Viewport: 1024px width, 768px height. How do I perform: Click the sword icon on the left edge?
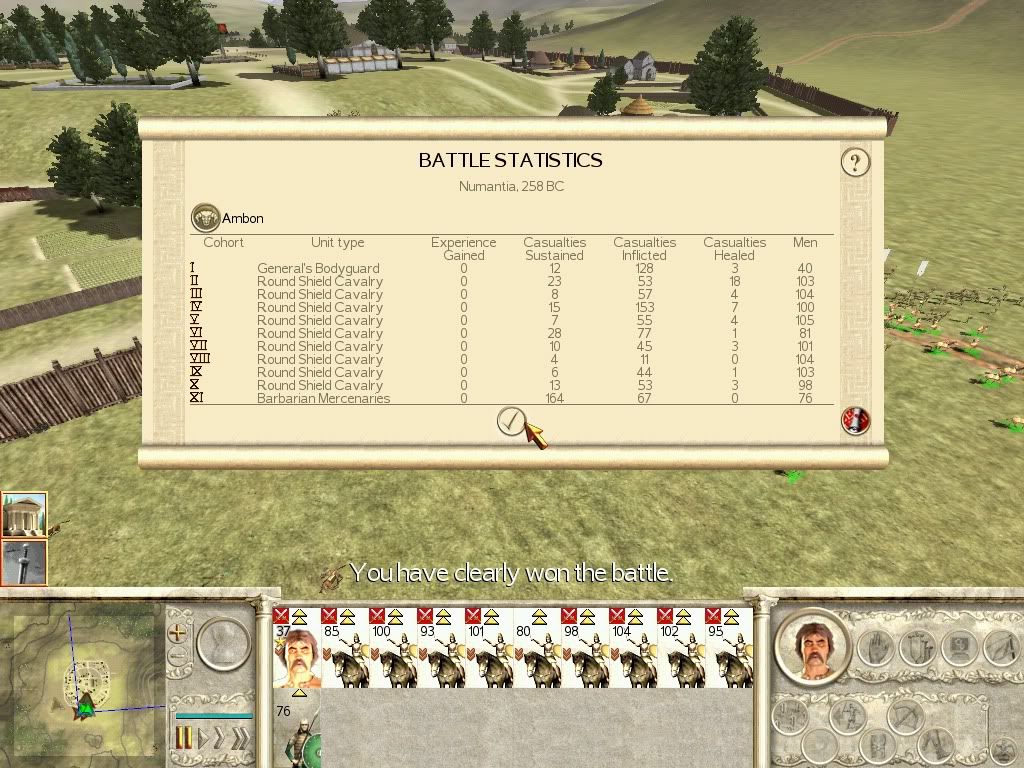click(24, 562)
